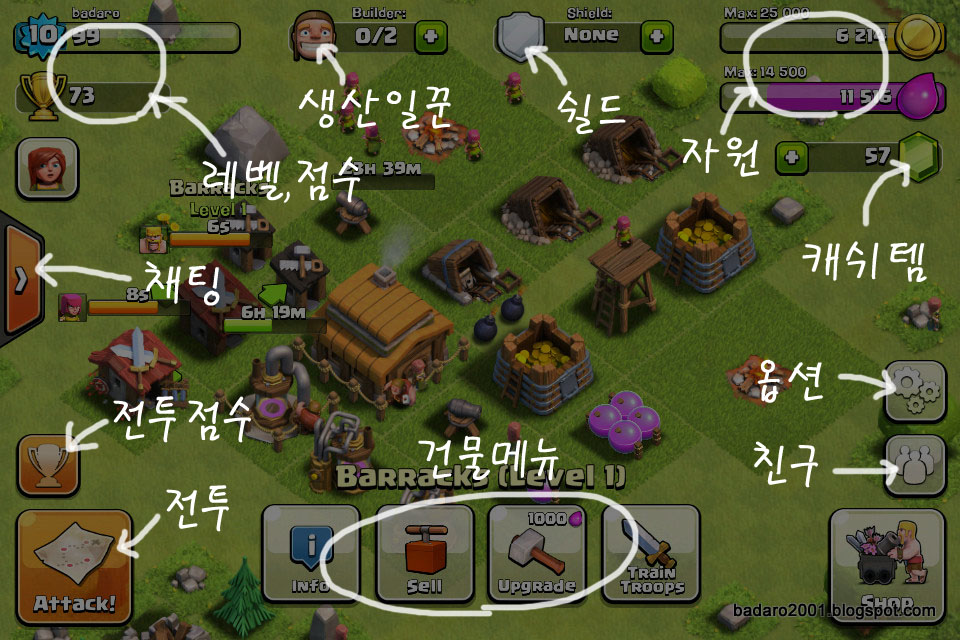Tap the Attack! map button
This screenshot has height=640, width=960.
pyautogui.click(x=75, y=565)
